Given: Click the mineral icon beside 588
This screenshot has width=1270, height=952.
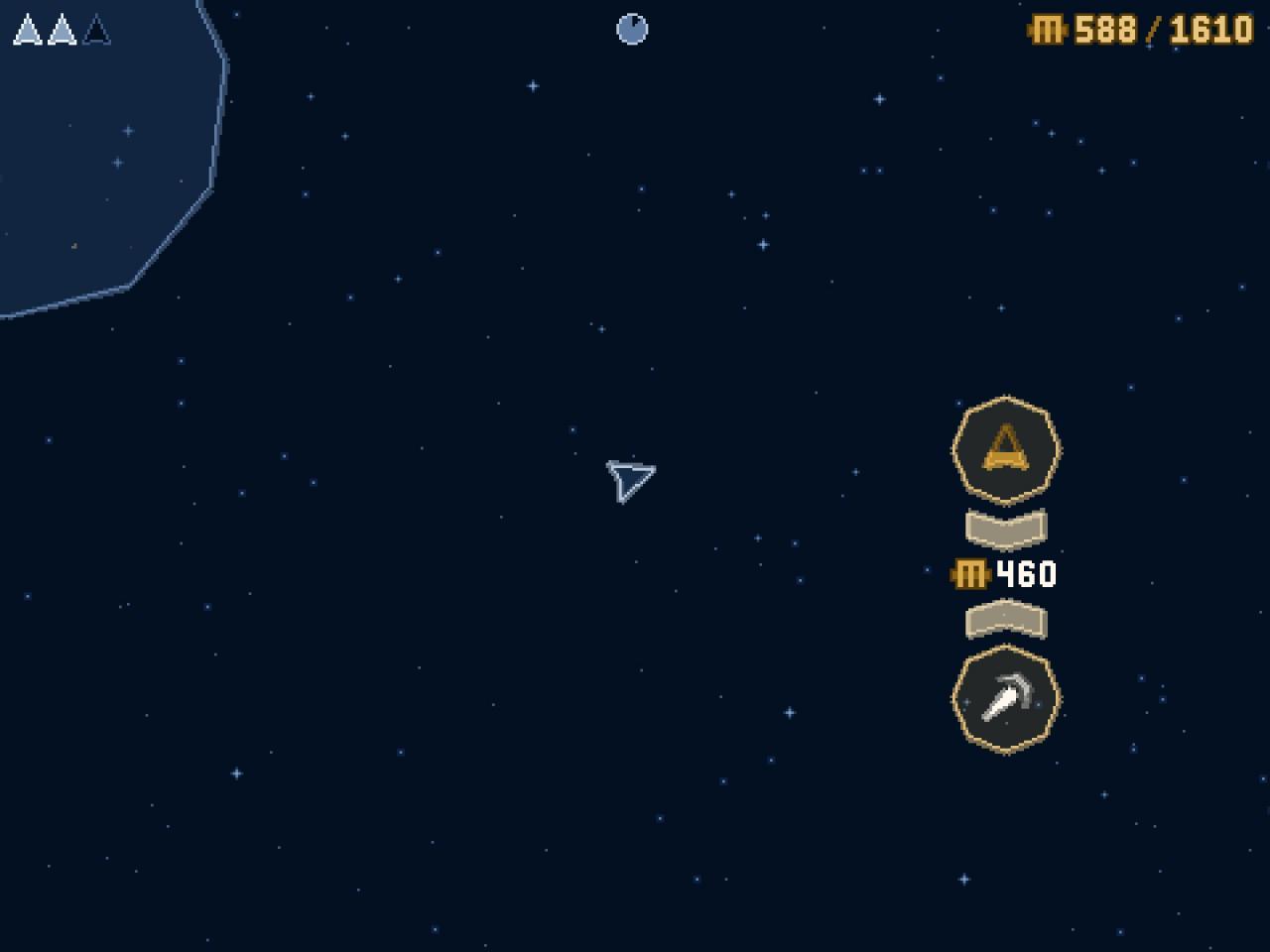Looking at the screenshot, I should click(x=1047, y=31).
